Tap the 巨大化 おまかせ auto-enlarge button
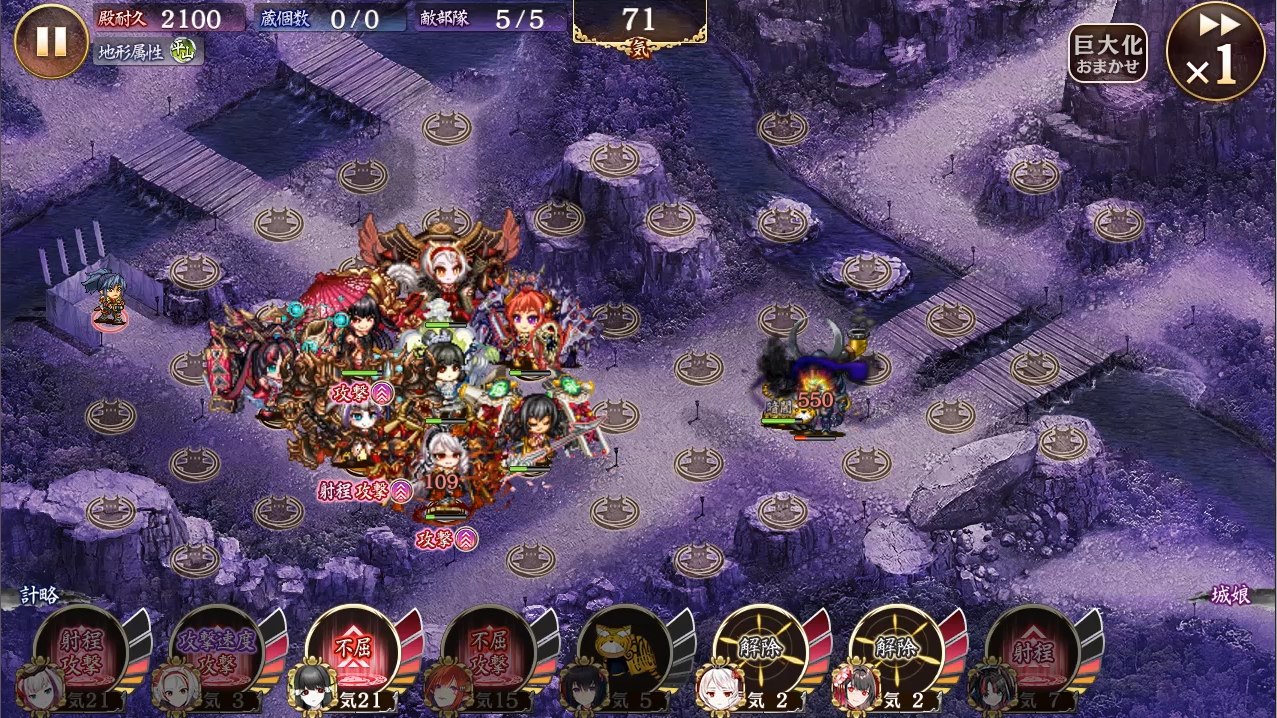The image size is (1277, 718). coord(1107,54)
